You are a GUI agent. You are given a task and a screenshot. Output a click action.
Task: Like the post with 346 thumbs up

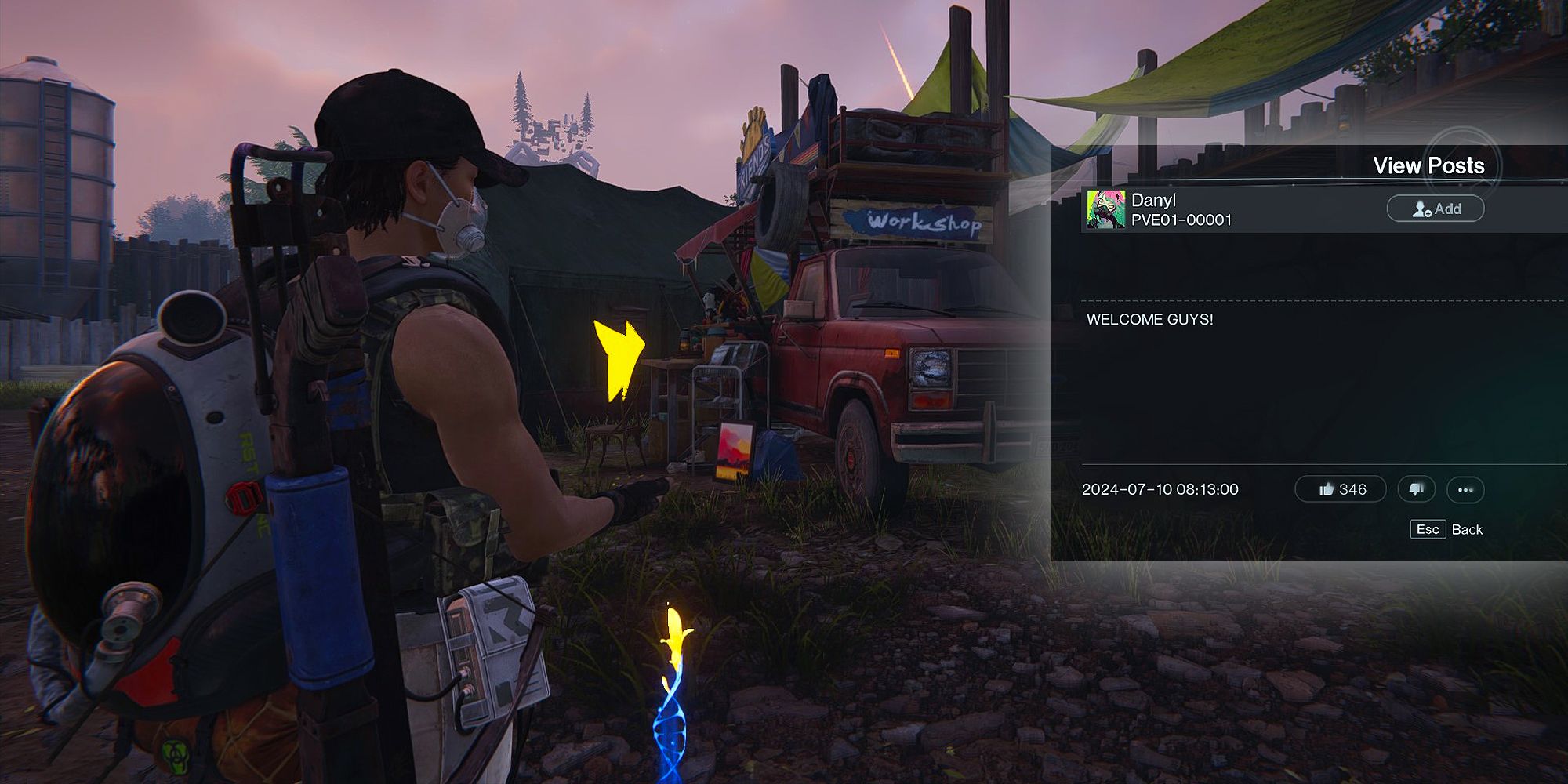pos(1340,489)
